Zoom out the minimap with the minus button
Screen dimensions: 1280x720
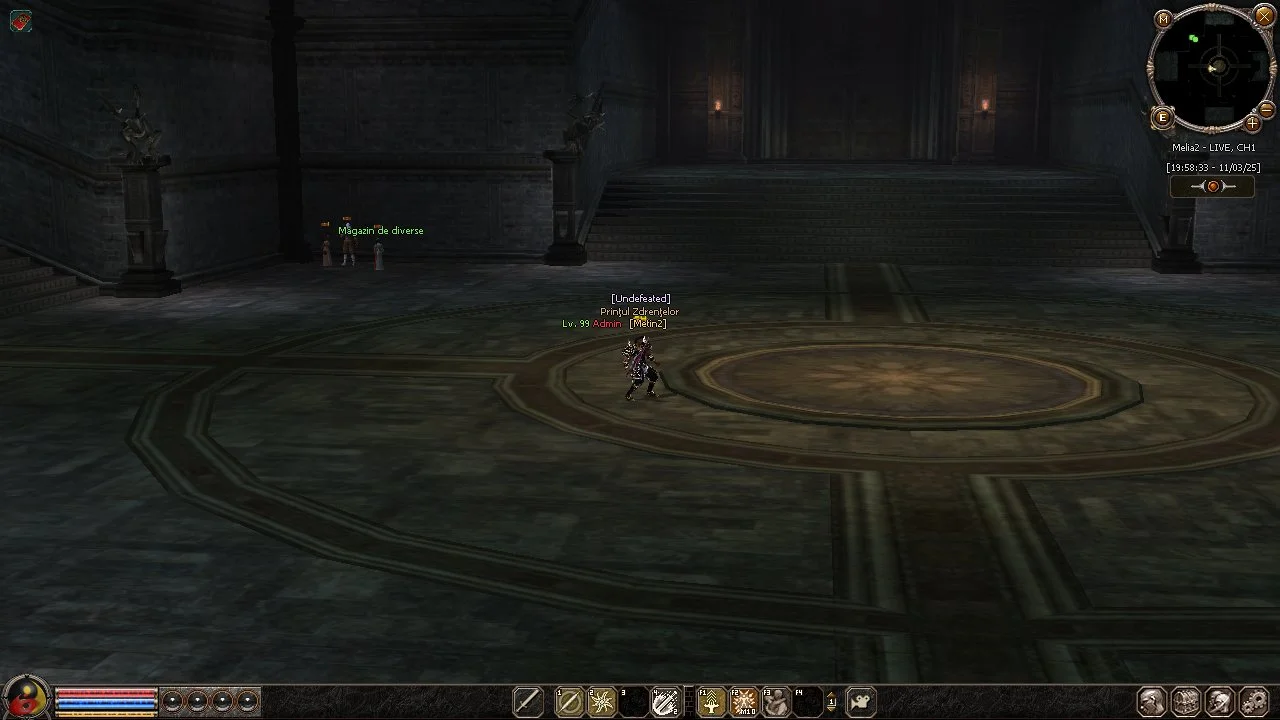click(1266, 108)
